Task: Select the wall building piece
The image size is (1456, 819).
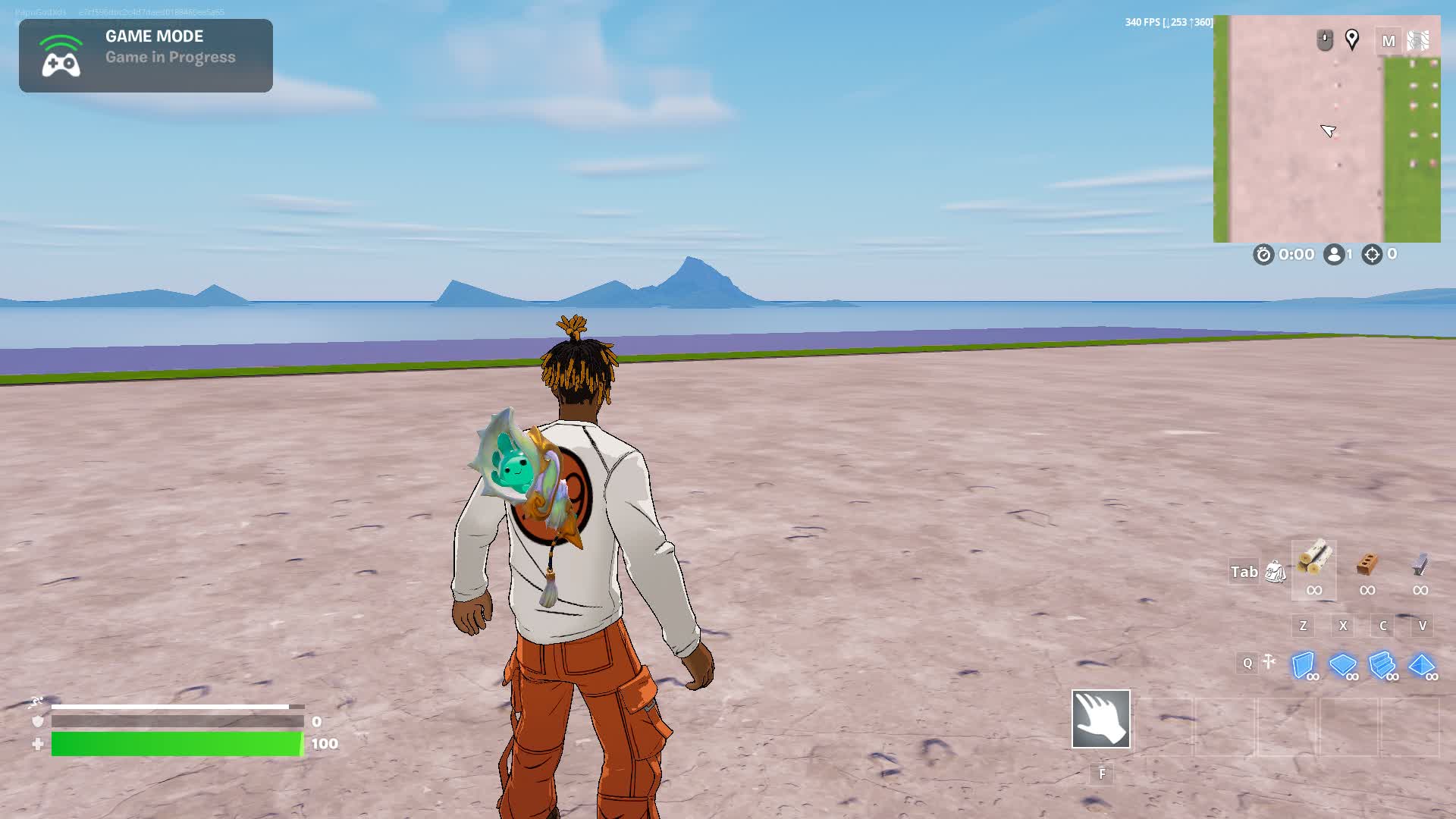Action: 1304,665
